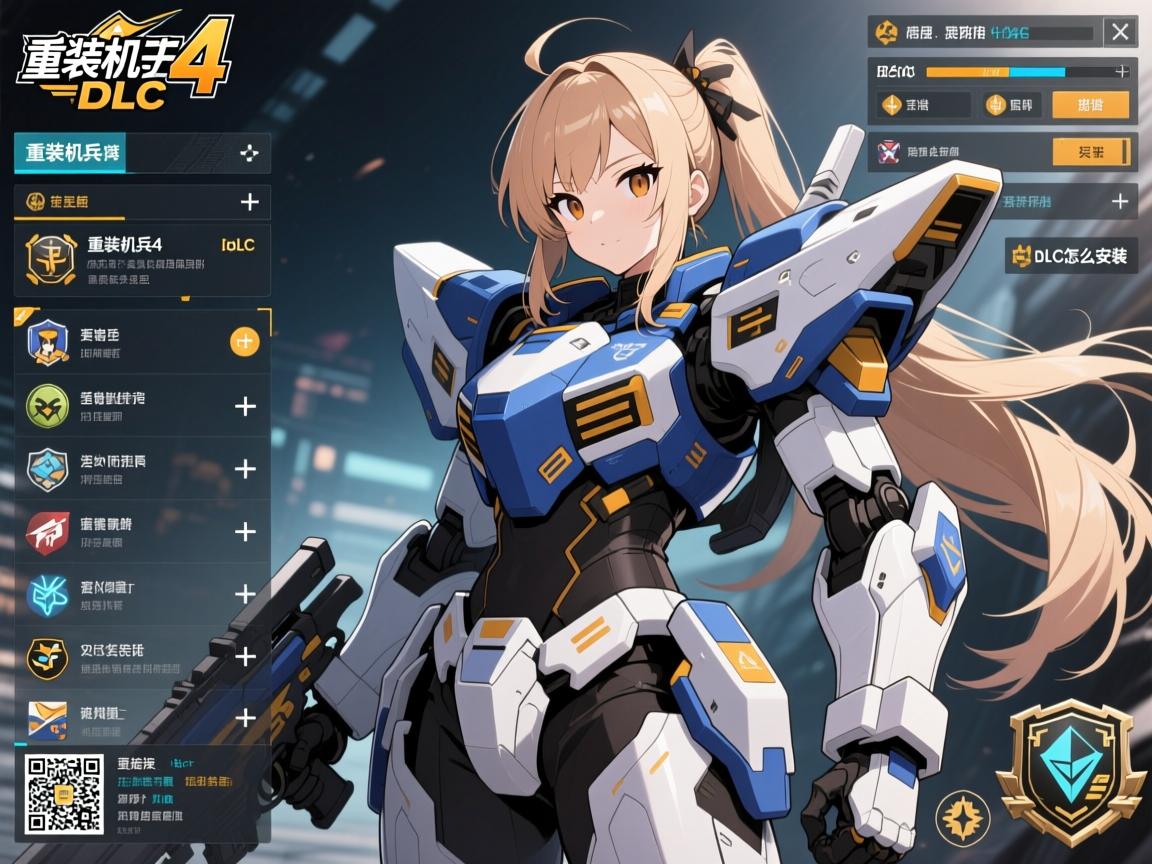Viewport: 1152px width, 864px height.
Task: Select the yellow shield character emblem row
Action: tap(142, 343)
